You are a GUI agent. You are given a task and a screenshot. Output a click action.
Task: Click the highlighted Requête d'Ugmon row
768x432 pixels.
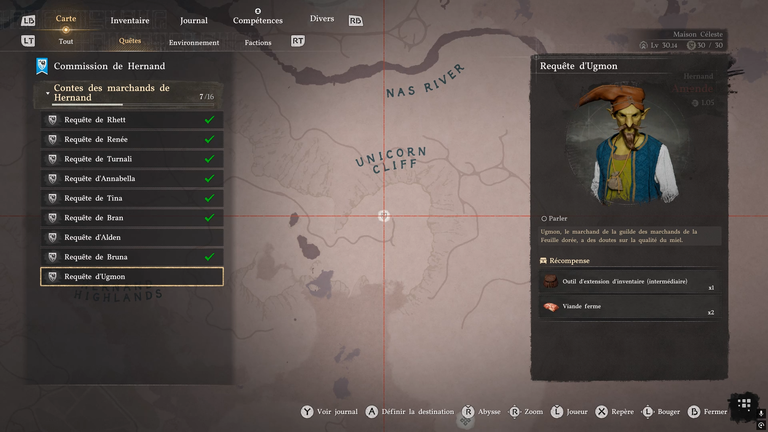131,277
